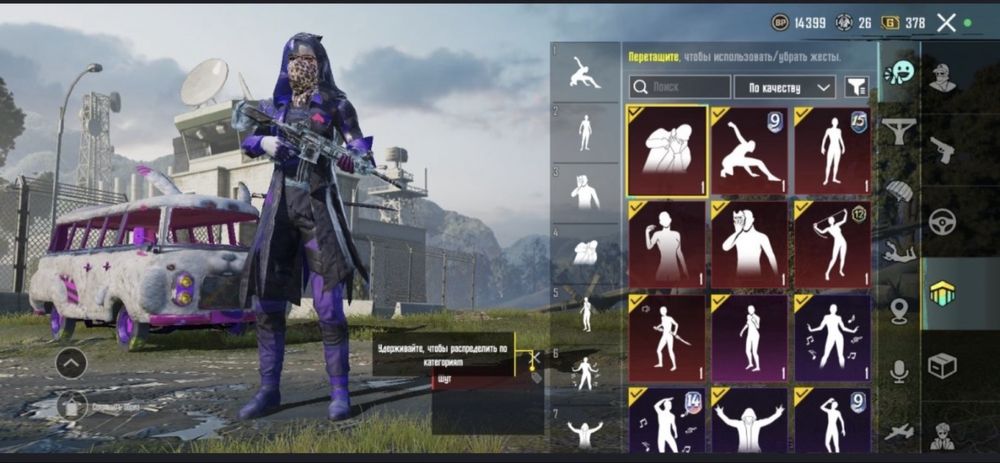Switch to the emotes category tab
This screenshot has height=463, width=1000.
[900, 72]
